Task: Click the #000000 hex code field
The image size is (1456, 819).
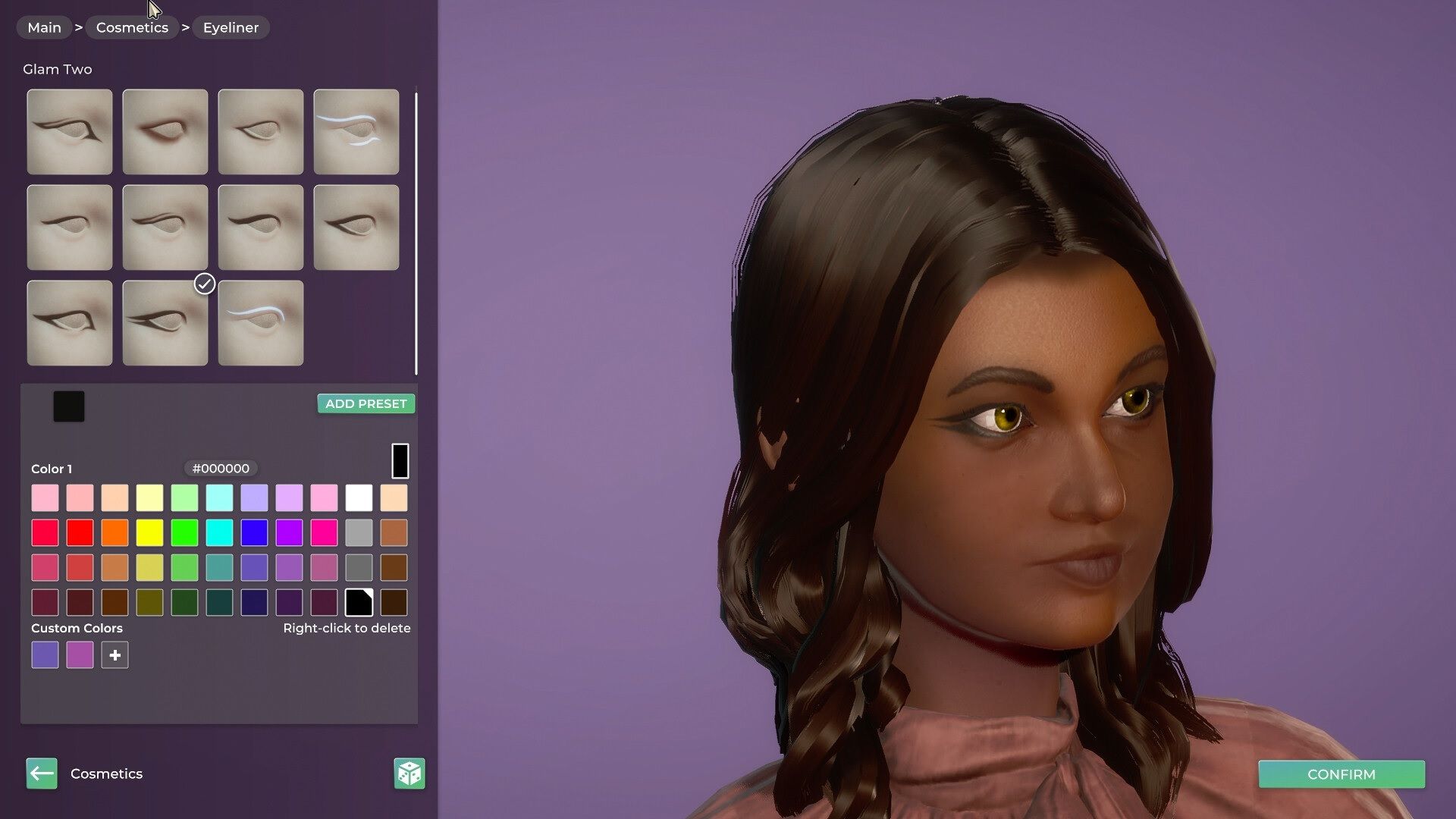Action: click(x=221, y=468)
